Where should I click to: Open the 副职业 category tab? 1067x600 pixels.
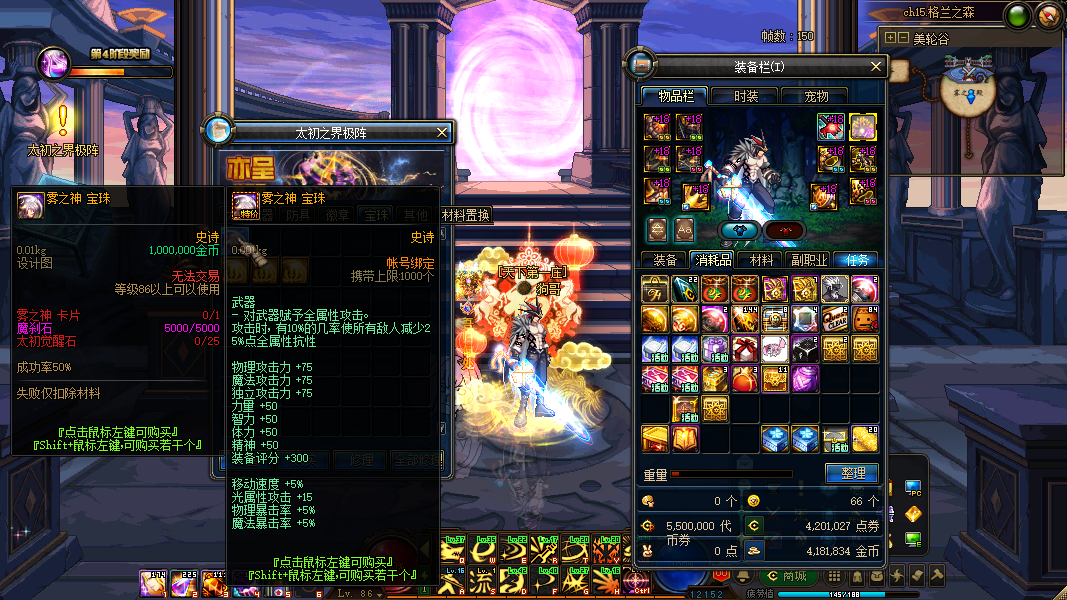point(809,260)
